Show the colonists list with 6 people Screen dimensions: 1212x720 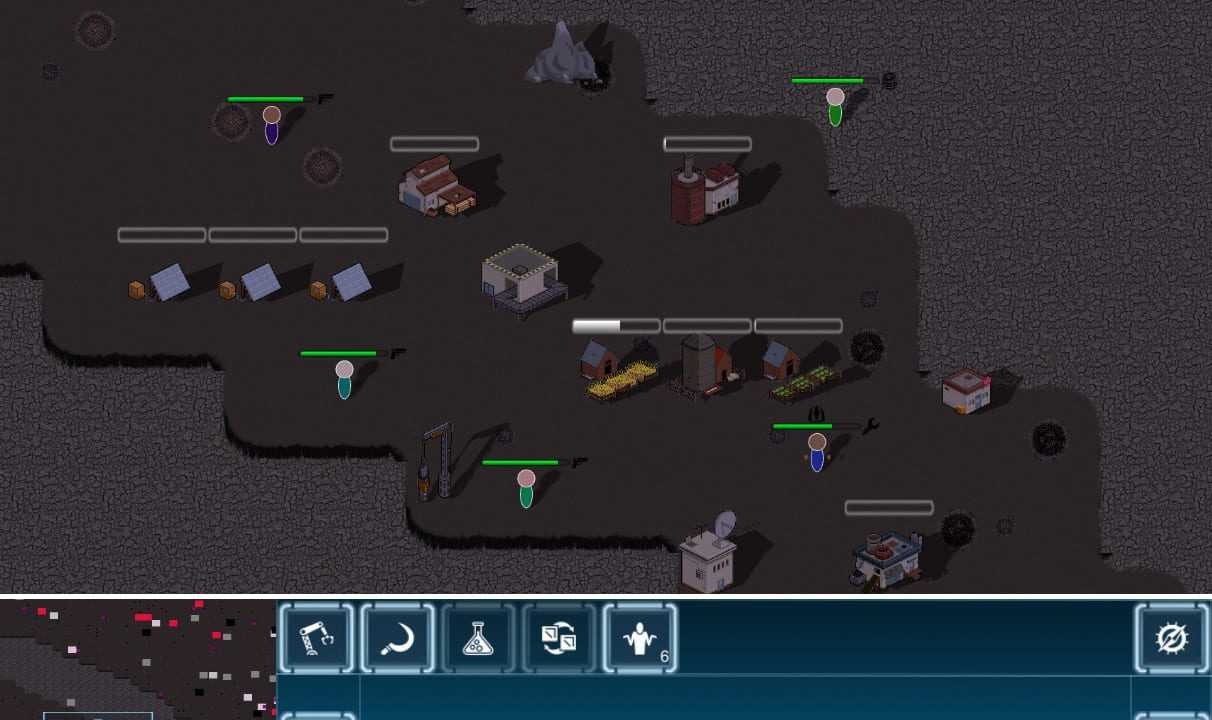click(640, 638)
